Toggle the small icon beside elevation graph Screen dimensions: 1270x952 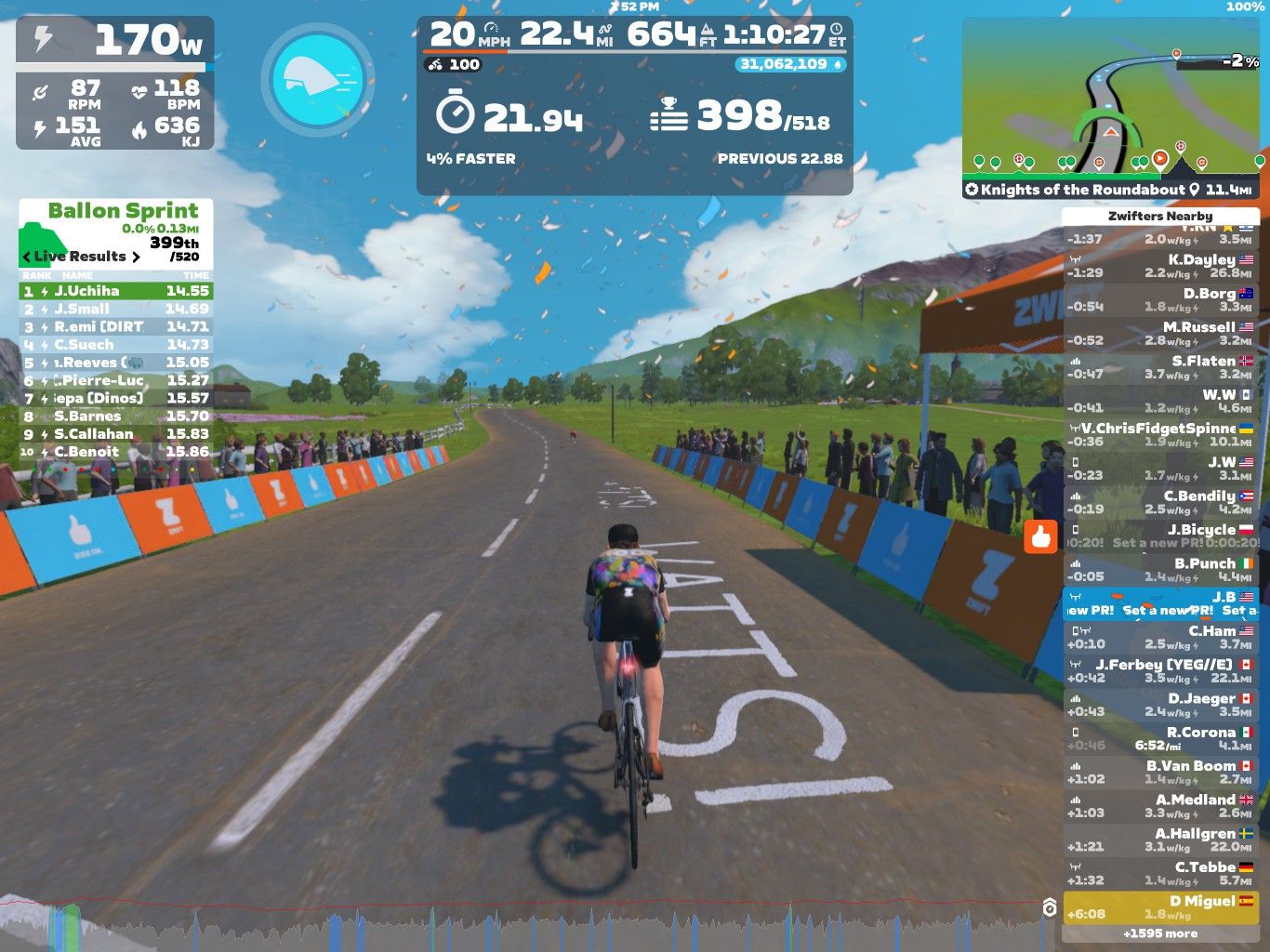1050,907
